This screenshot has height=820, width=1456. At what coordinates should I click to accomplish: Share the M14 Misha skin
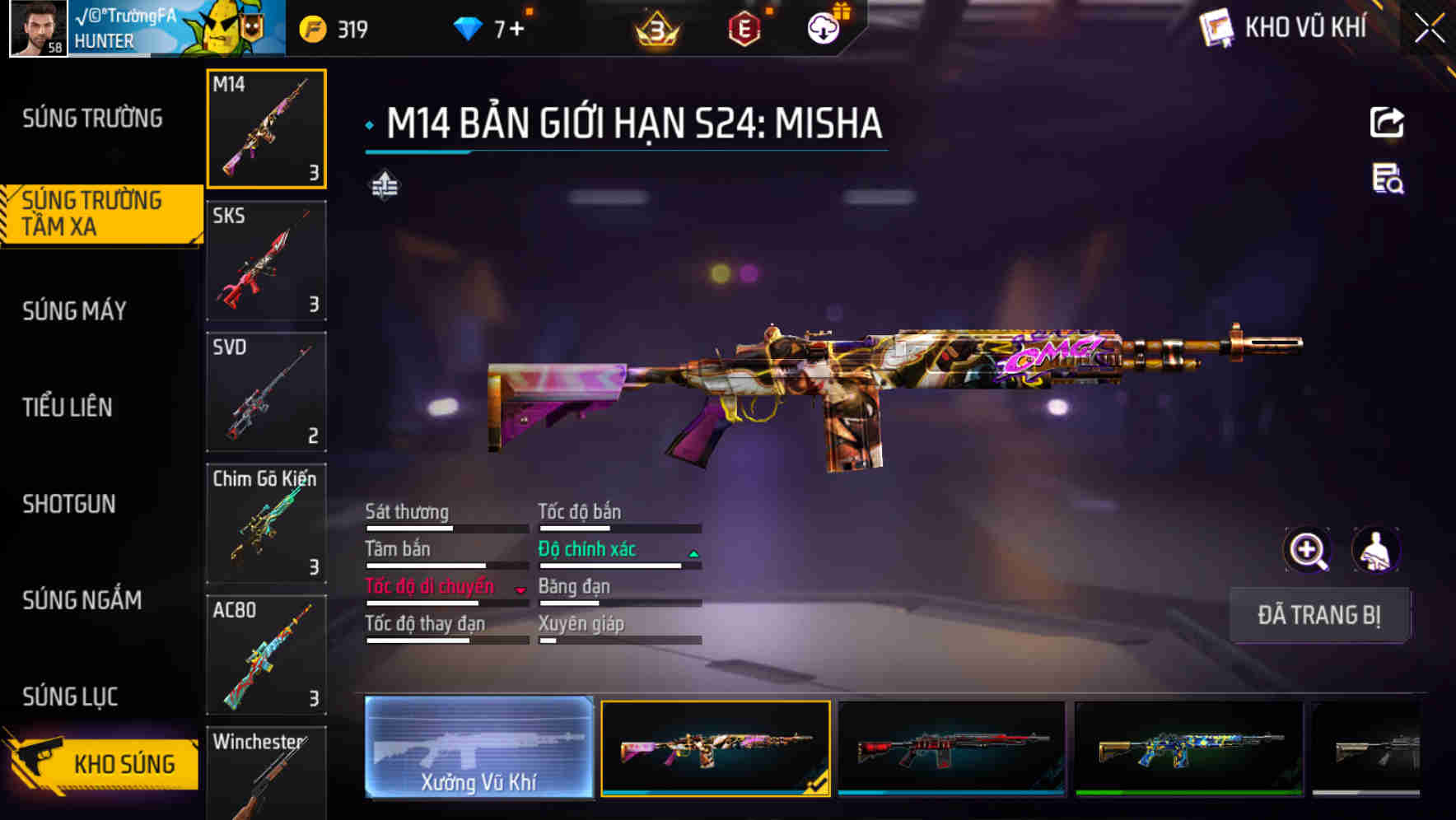click(1388, 122)
